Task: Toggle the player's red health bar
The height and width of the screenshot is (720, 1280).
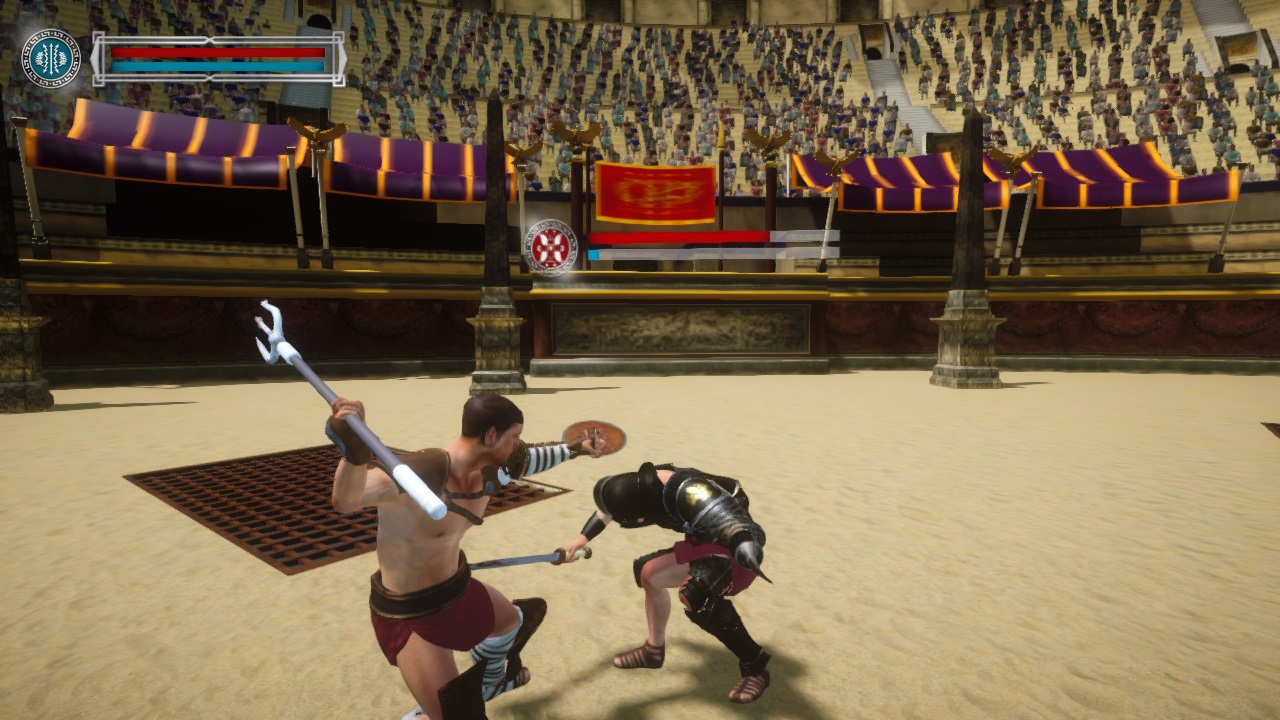Action: pos(215,51)
